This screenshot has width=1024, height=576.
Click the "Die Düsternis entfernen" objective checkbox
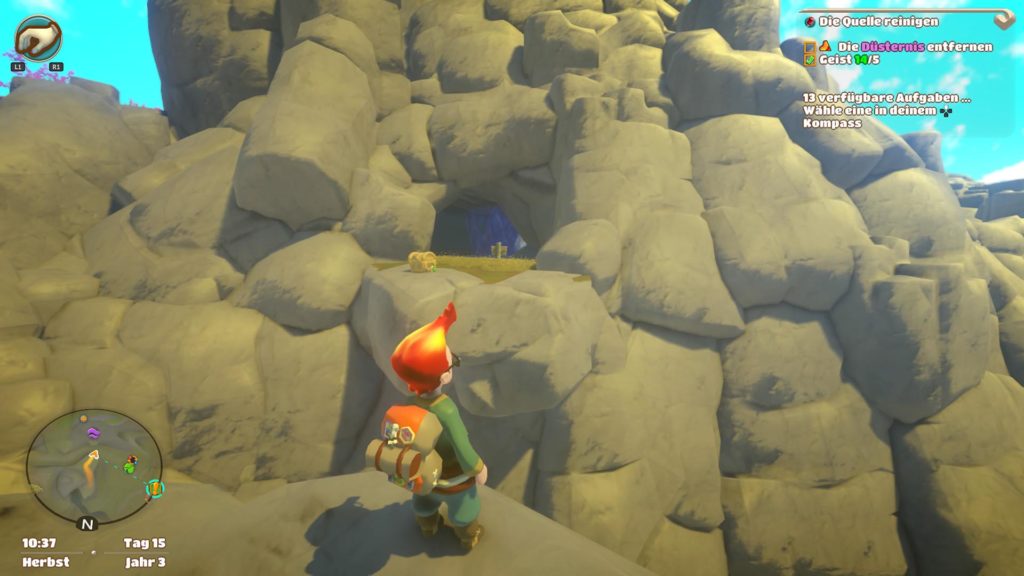pos(810,46)
